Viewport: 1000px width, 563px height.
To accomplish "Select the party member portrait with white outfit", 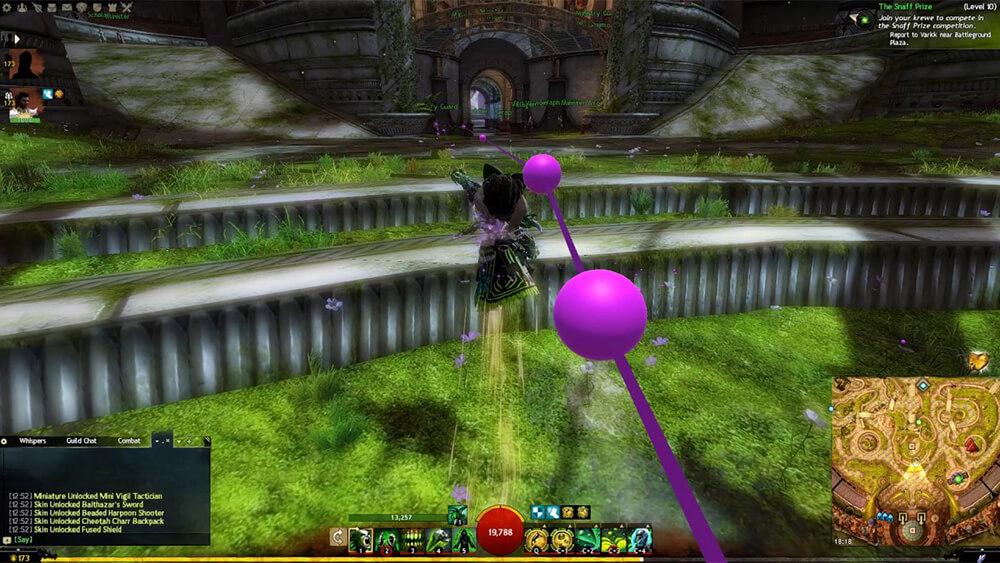I will coord(27,104).
